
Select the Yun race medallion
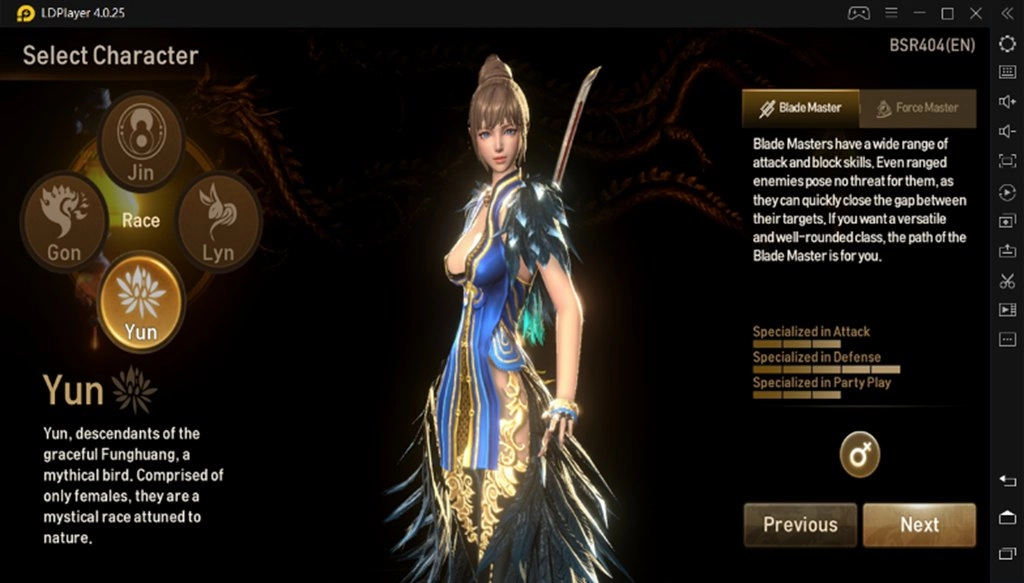(x=141, y=301)
